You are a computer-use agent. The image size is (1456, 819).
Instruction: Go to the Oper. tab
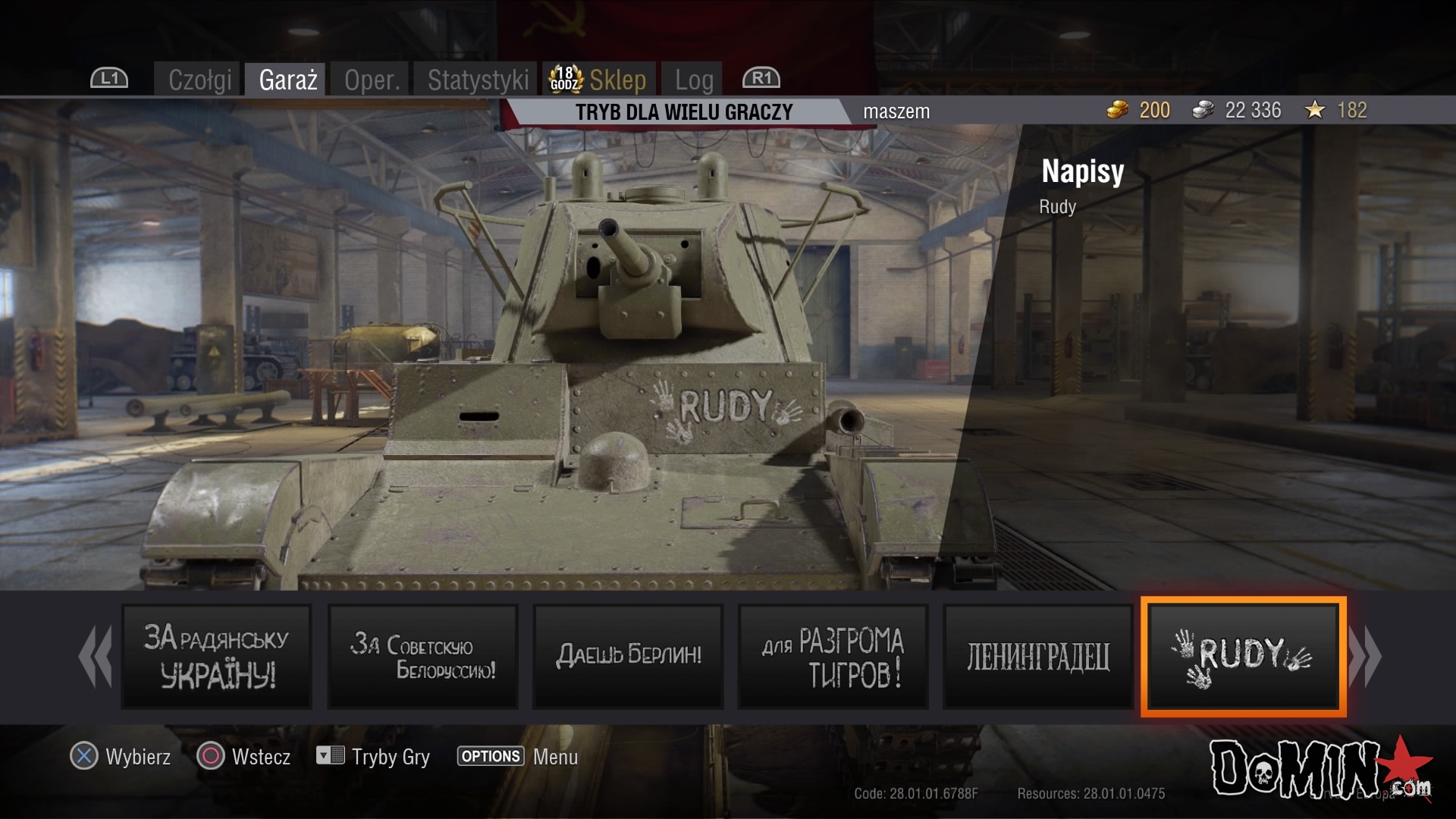[x=372, y=80]
